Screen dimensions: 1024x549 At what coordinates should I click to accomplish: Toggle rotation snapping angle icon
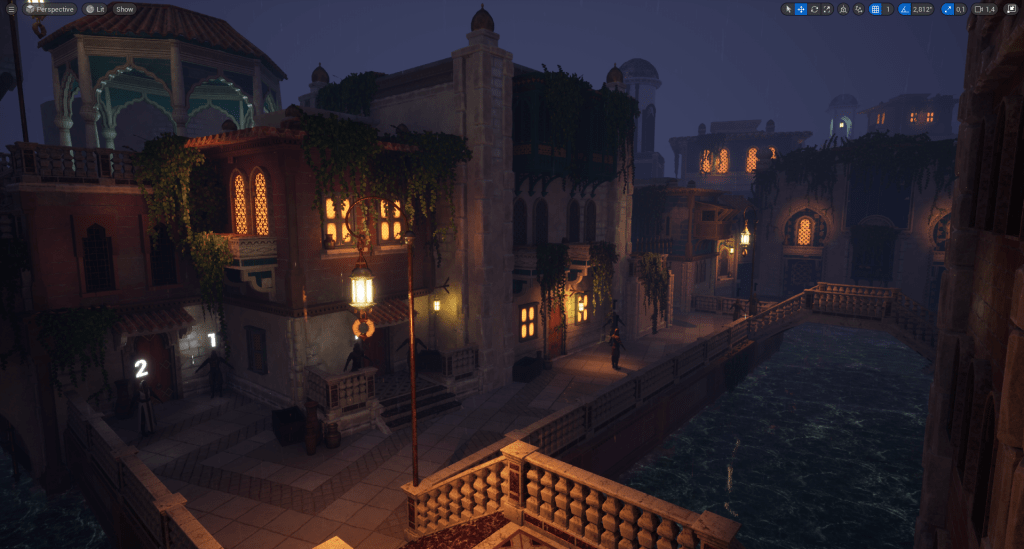click(905, 9)
